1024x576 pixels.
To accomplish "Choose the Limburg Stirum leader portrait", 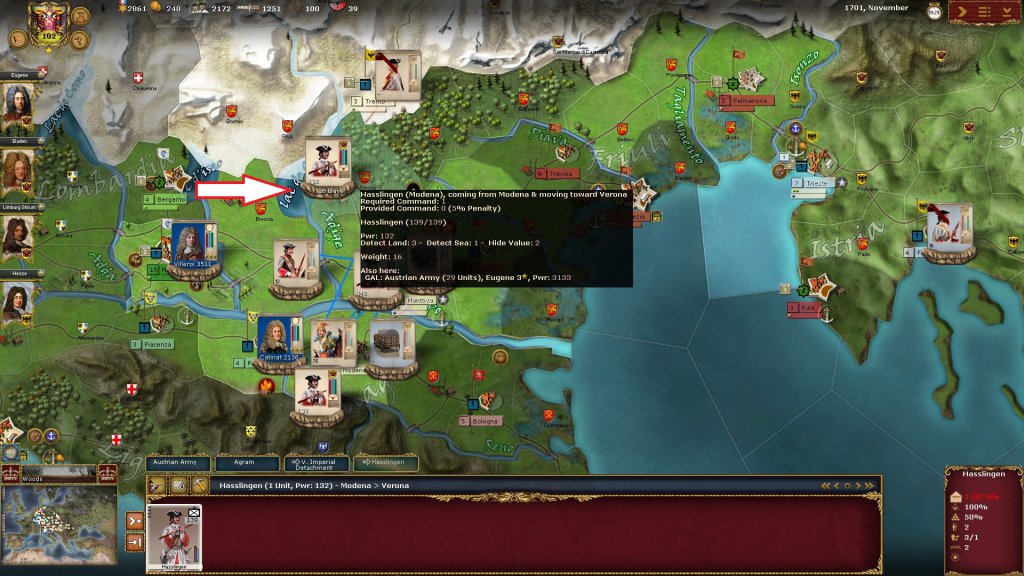I will coord(16,238).
